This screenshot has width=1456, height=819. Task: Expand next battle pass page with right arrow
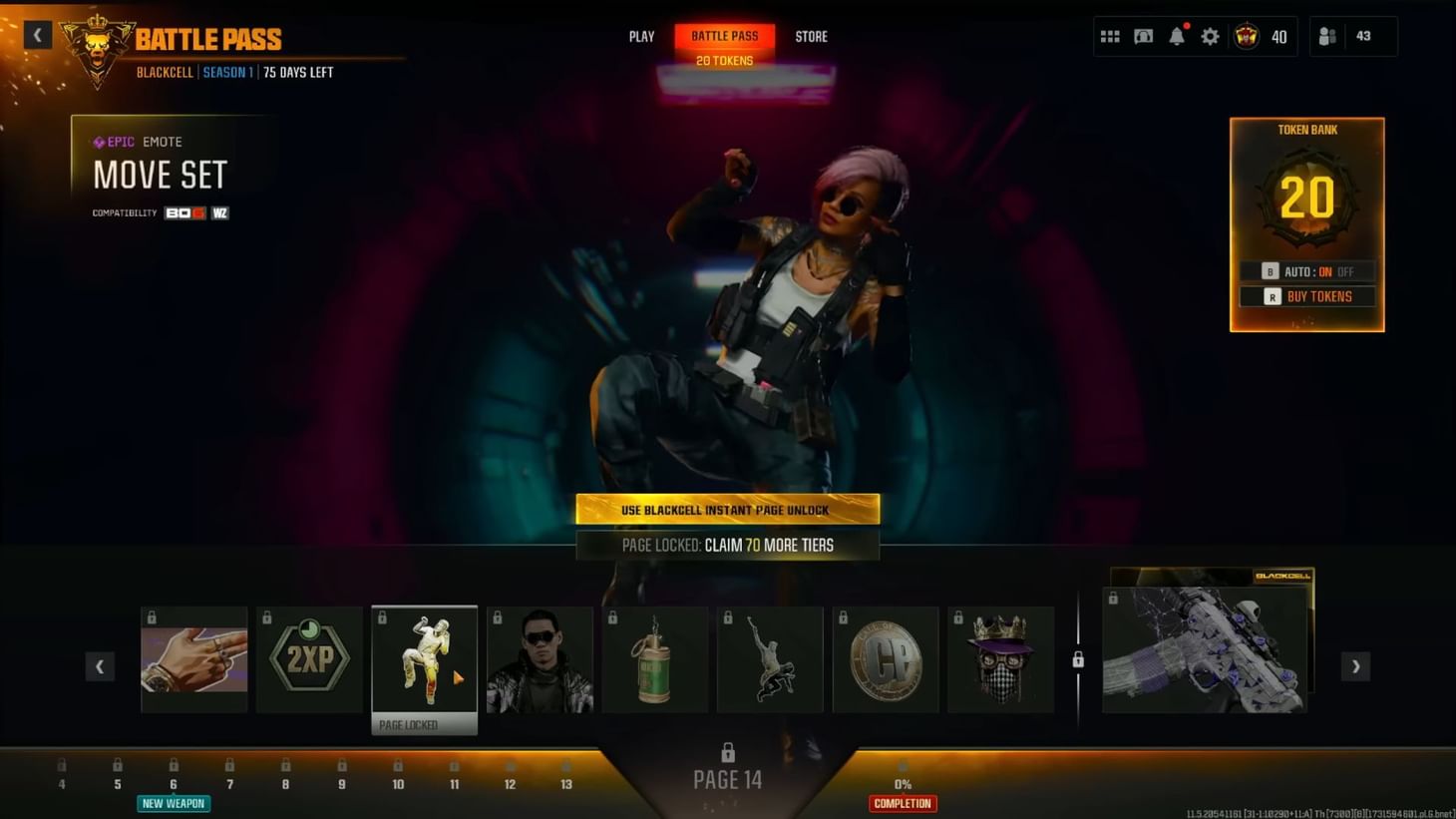(x=1354, y=665)
